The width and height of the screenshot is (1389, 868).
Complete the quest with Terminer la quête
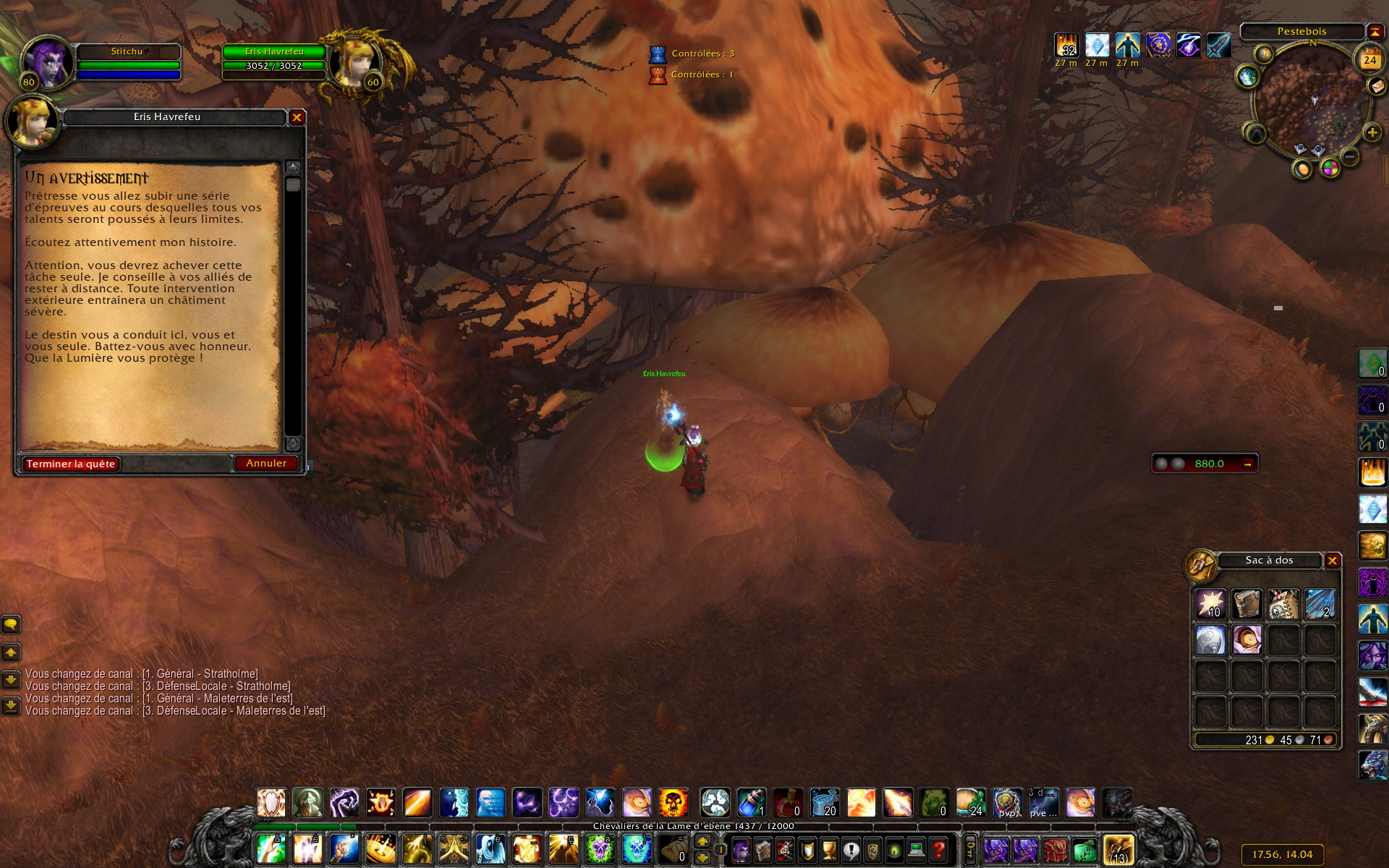click(x=71, y=464)
